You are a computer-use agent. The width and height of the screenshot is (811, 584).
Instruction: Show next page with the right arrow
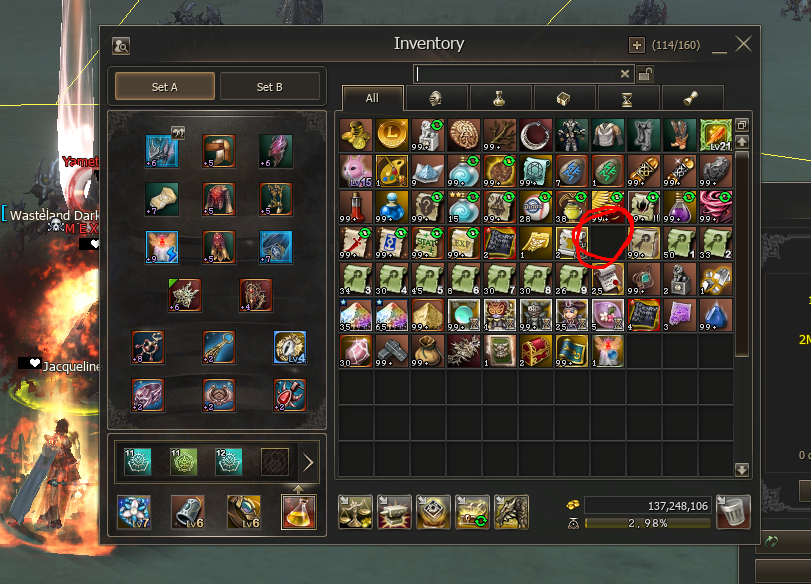[x=308, y=462]
